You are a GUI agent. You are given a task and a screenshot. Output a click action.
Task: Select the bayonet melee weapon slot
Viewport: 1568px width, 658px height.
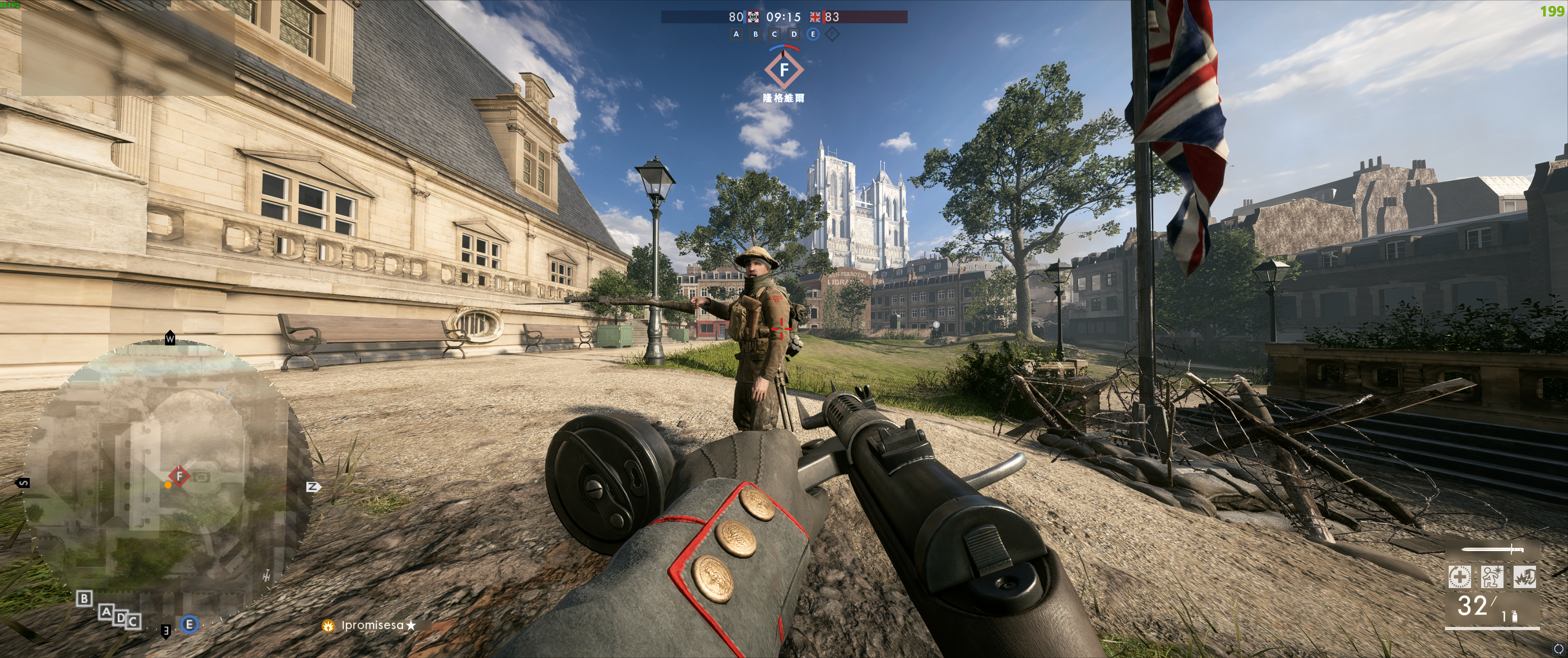[x=1493, y=550]
